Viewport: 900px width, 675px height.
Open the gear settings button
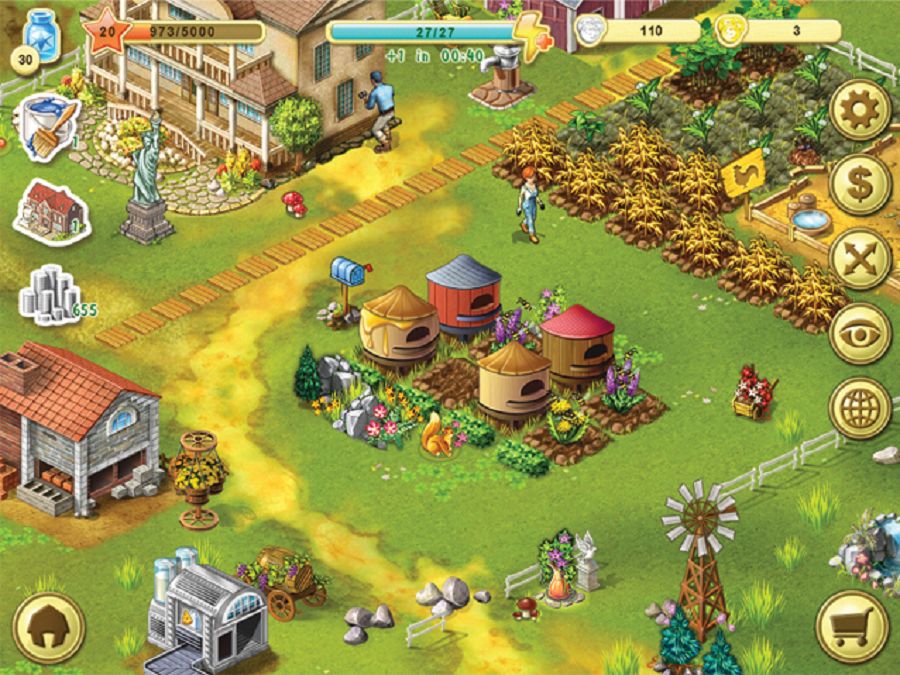point(860,110)
